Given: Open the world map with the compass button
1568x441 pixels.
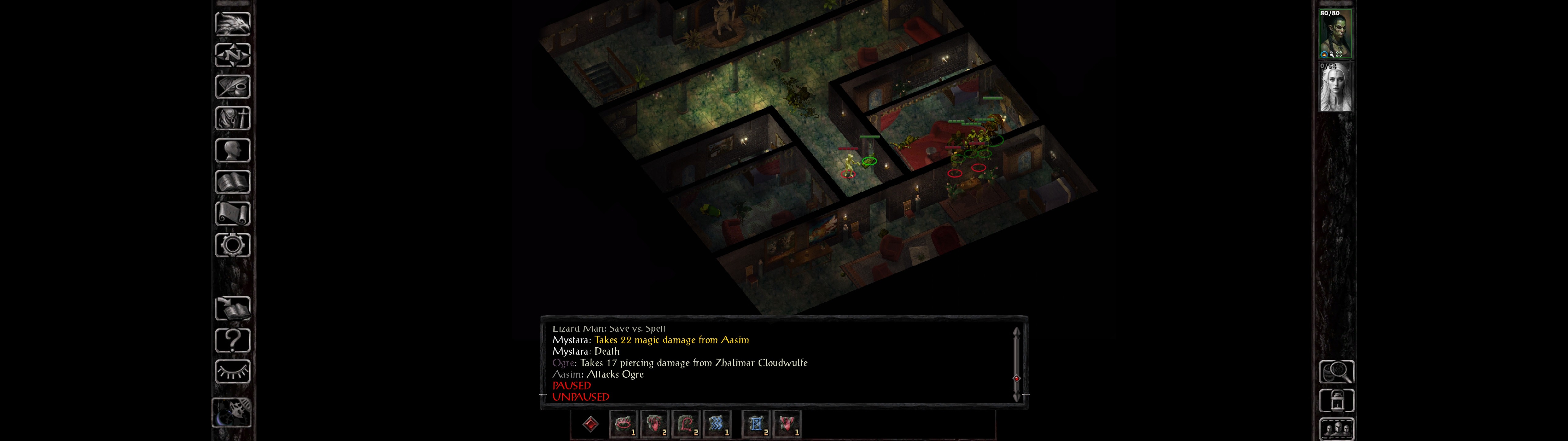Looking at the screenshot, I should pyautogui.click(x=232, y=55).
